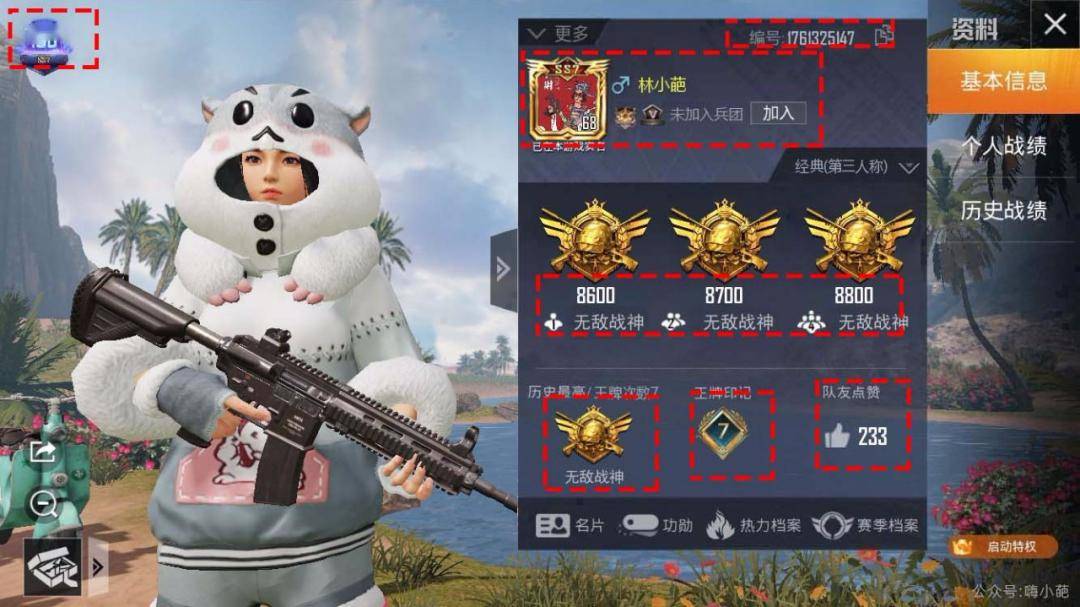Viewport: 1080px width, 607px height.
Task: Open the 经典(第三人称) mode dropdown
Action: pos(855,167)
